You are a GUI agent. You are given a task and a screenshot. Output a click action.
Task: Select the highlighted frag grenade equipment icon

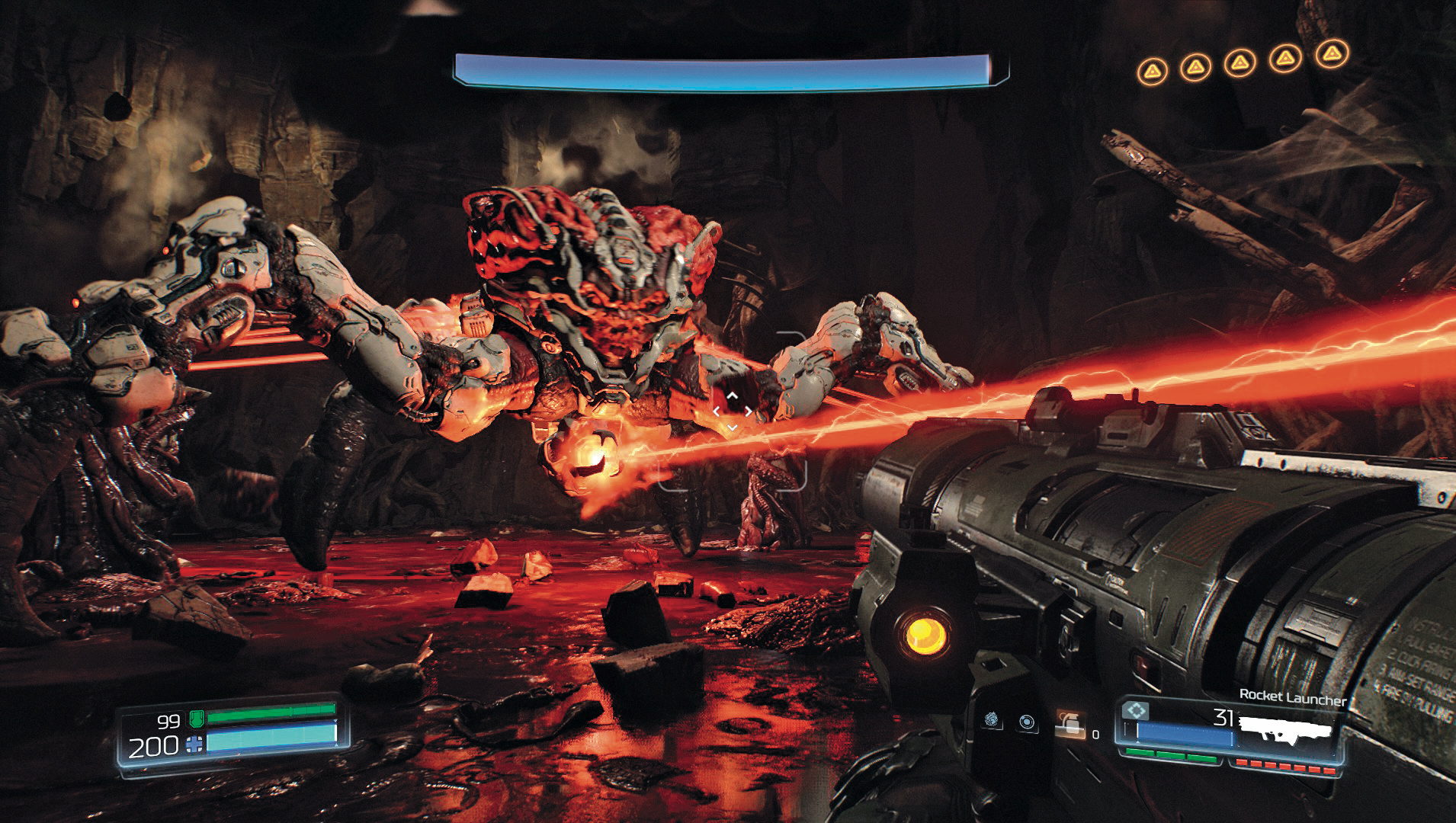[1070, 724]
